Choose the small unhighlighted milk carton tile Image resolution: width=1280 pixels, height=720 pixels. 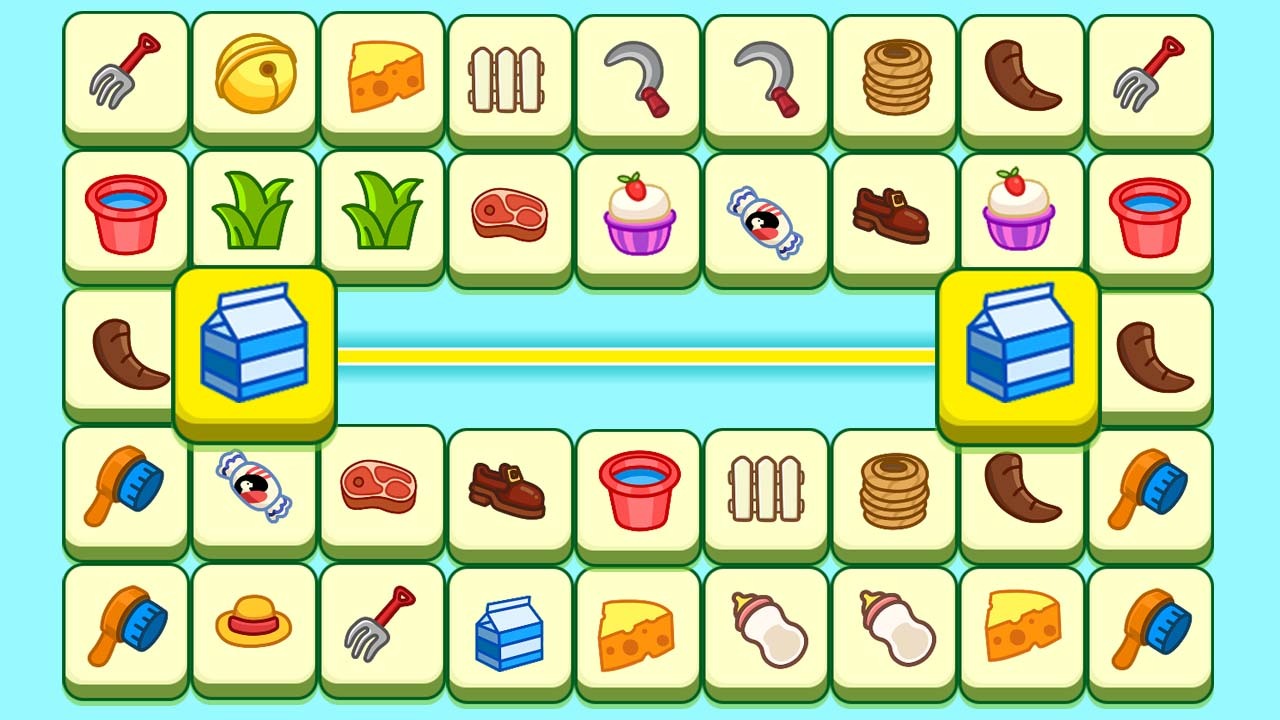[x=509, y=631]
